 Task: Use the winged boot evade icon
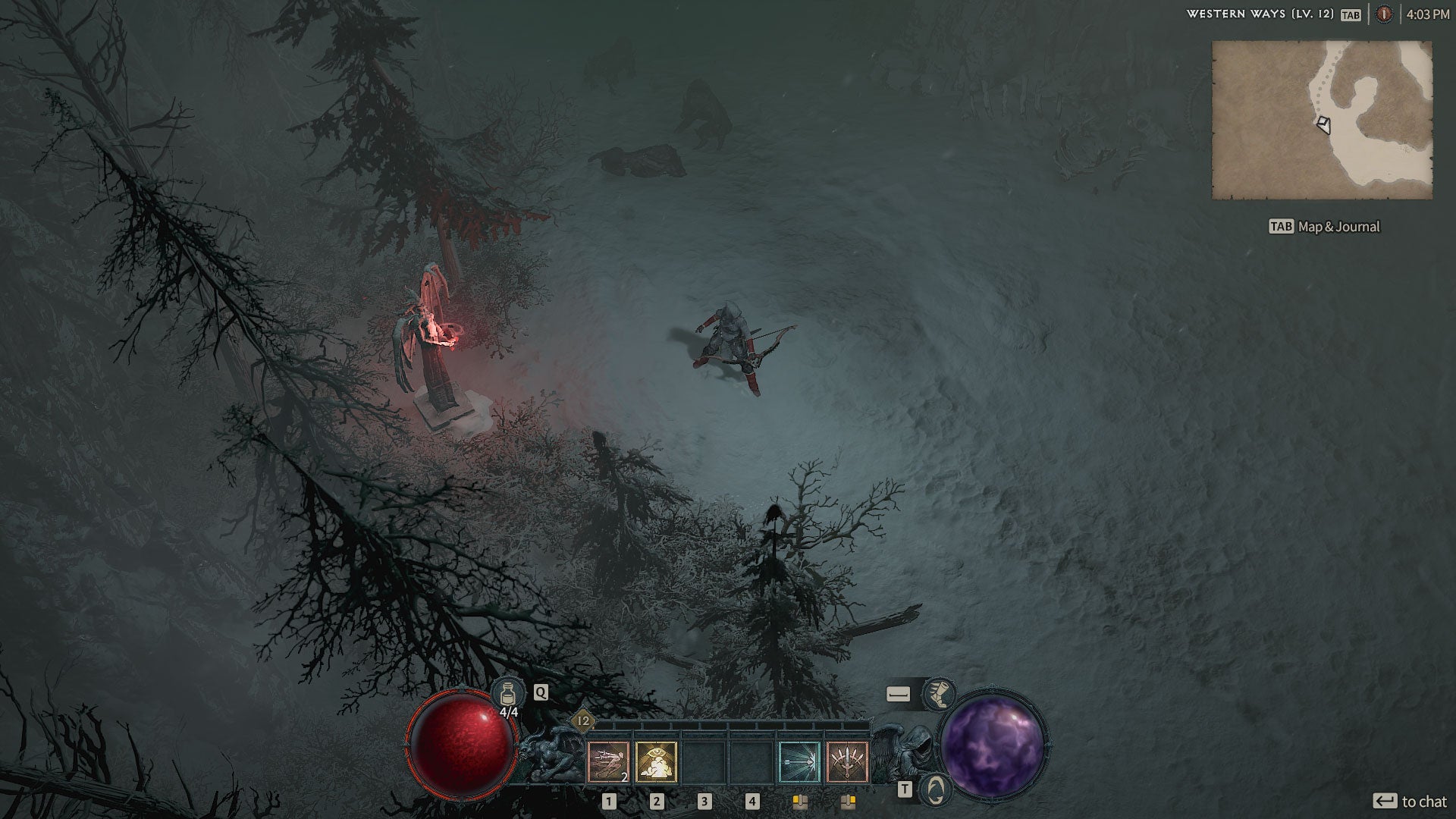click(x=939, y=694)
